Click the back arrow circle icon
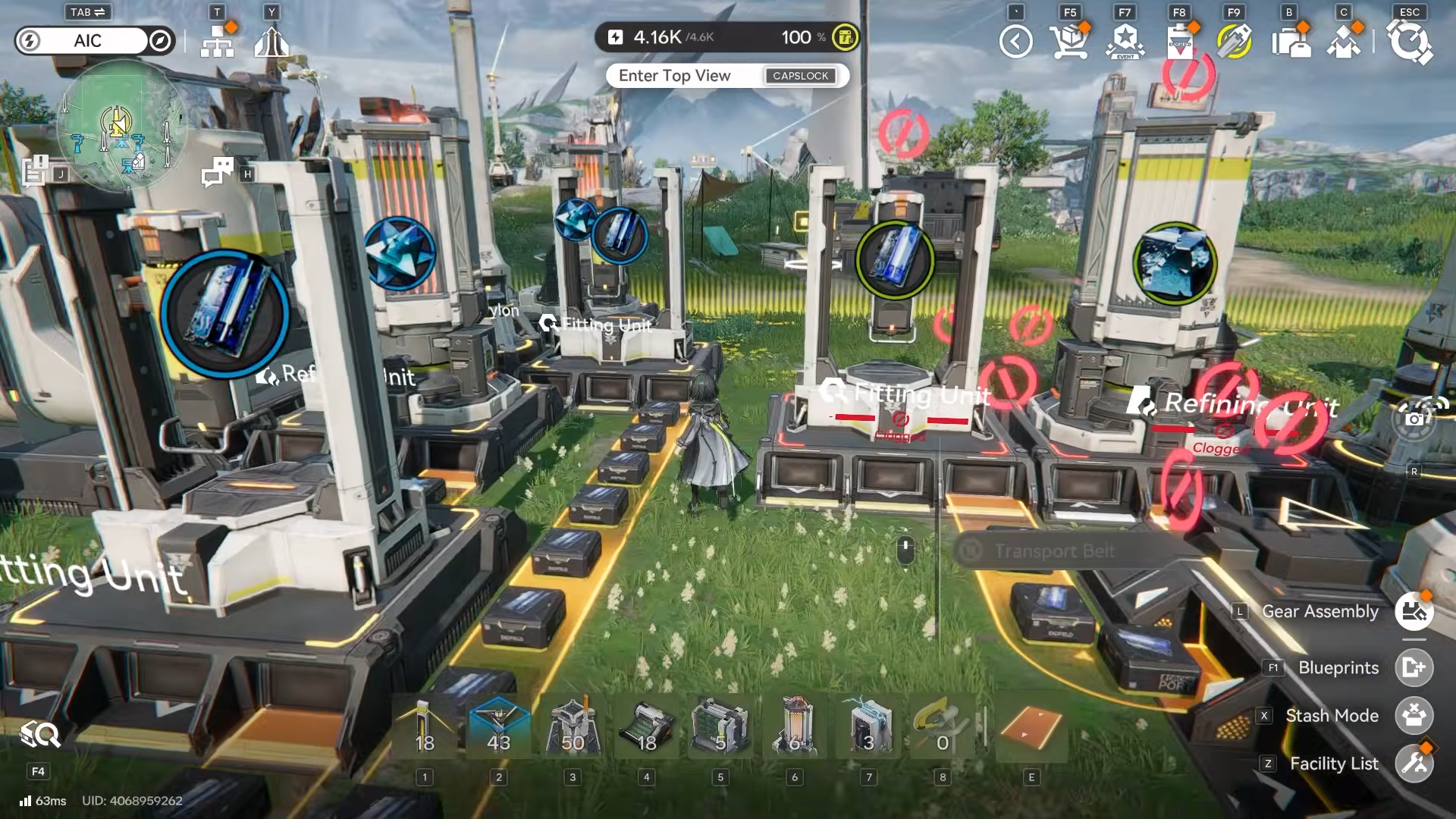Image resolution: width=1456 pixels, height=819 pixels. click(x=1015, y=42)
